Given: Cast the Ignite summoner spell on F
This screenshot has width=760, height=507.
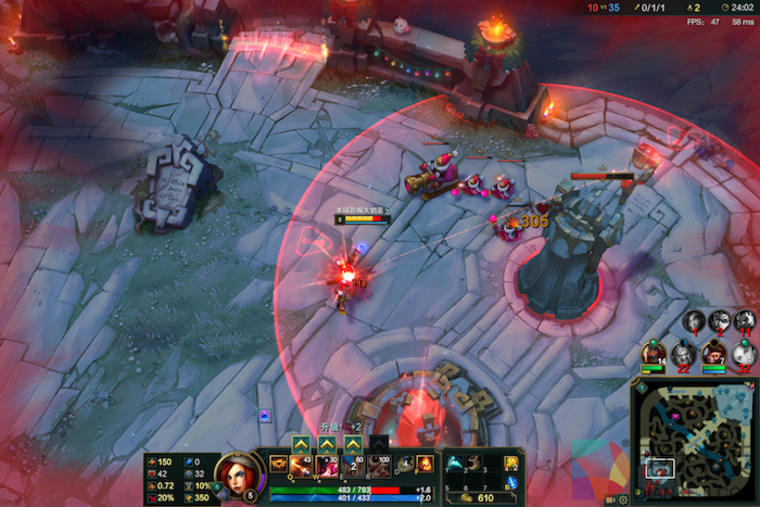Looking at the screenshot, I should click(x=424, y=464).
